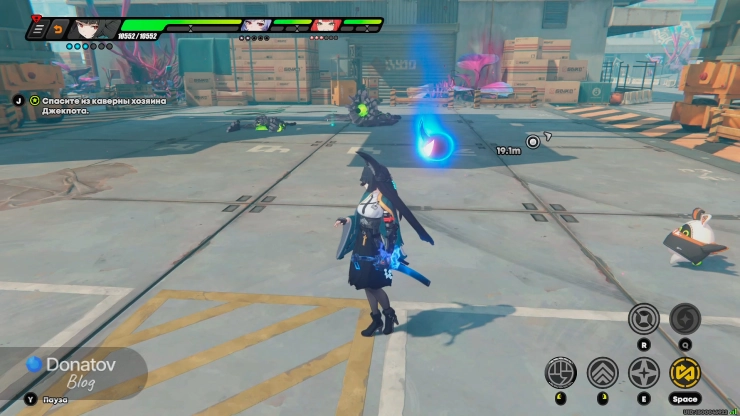Activate the greyed-out ultimate star icon
The image size is (740, 416).
[685, 318]
